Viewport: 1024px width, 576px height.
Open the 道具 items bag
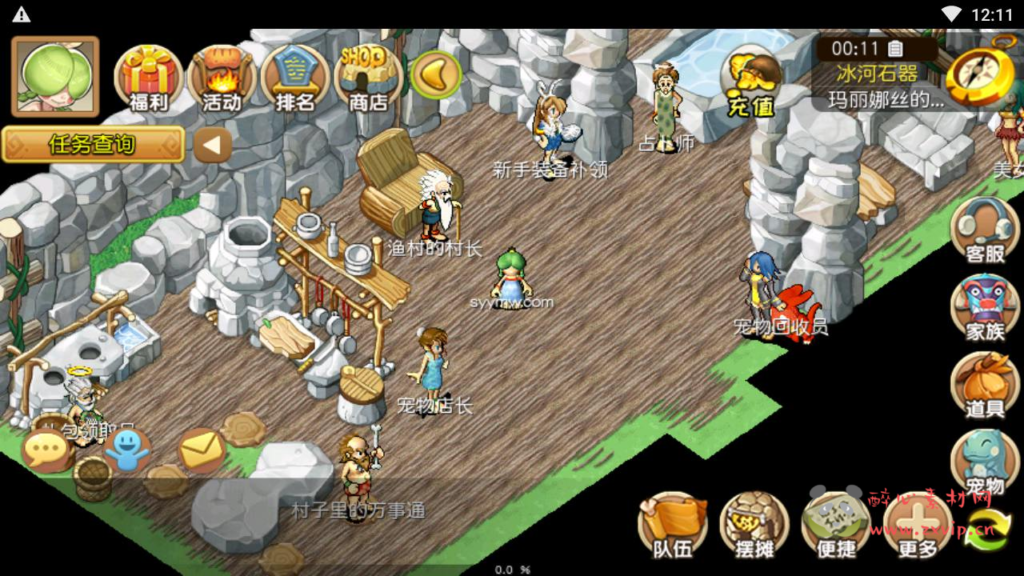pos(984,385)
